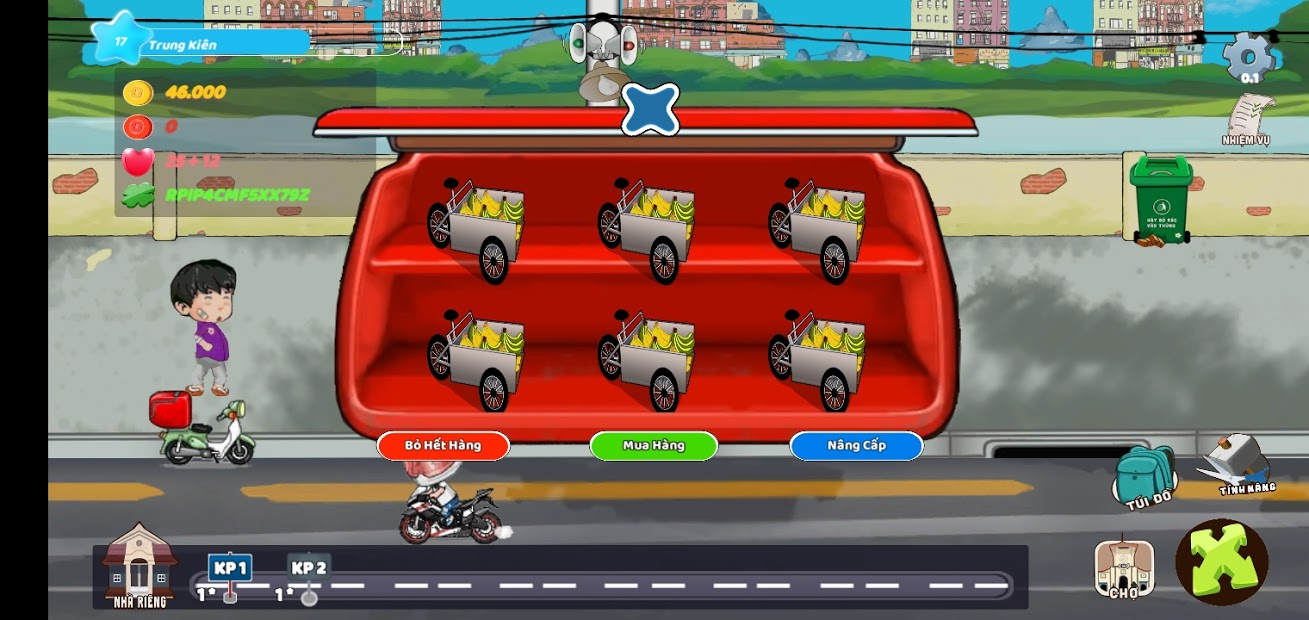Select the KP 1 route marker
The height and width of the screenshot is (620, 1309).
[x=230, y=569]
